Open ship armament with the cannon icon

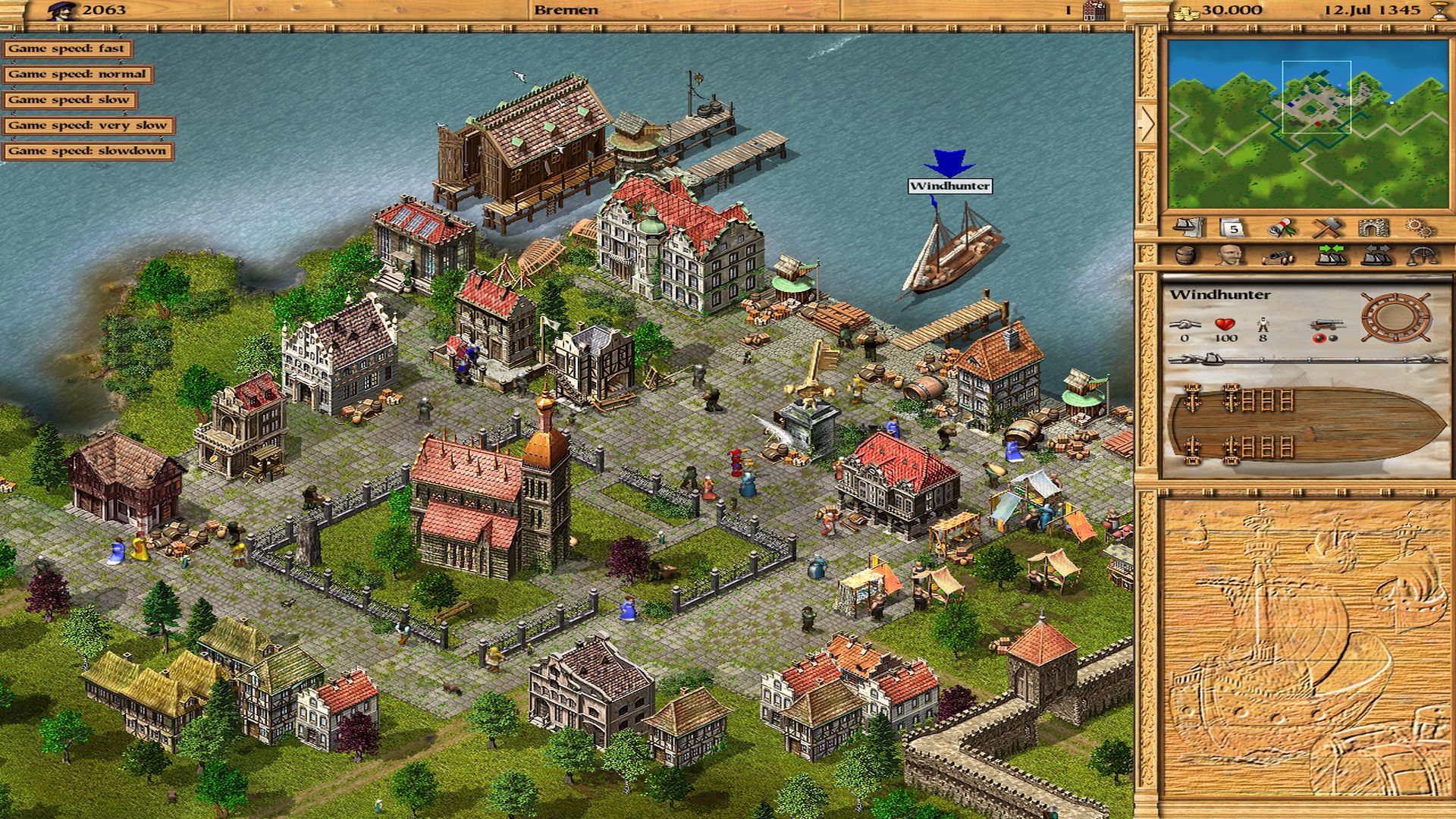[x=1279, y=256]
